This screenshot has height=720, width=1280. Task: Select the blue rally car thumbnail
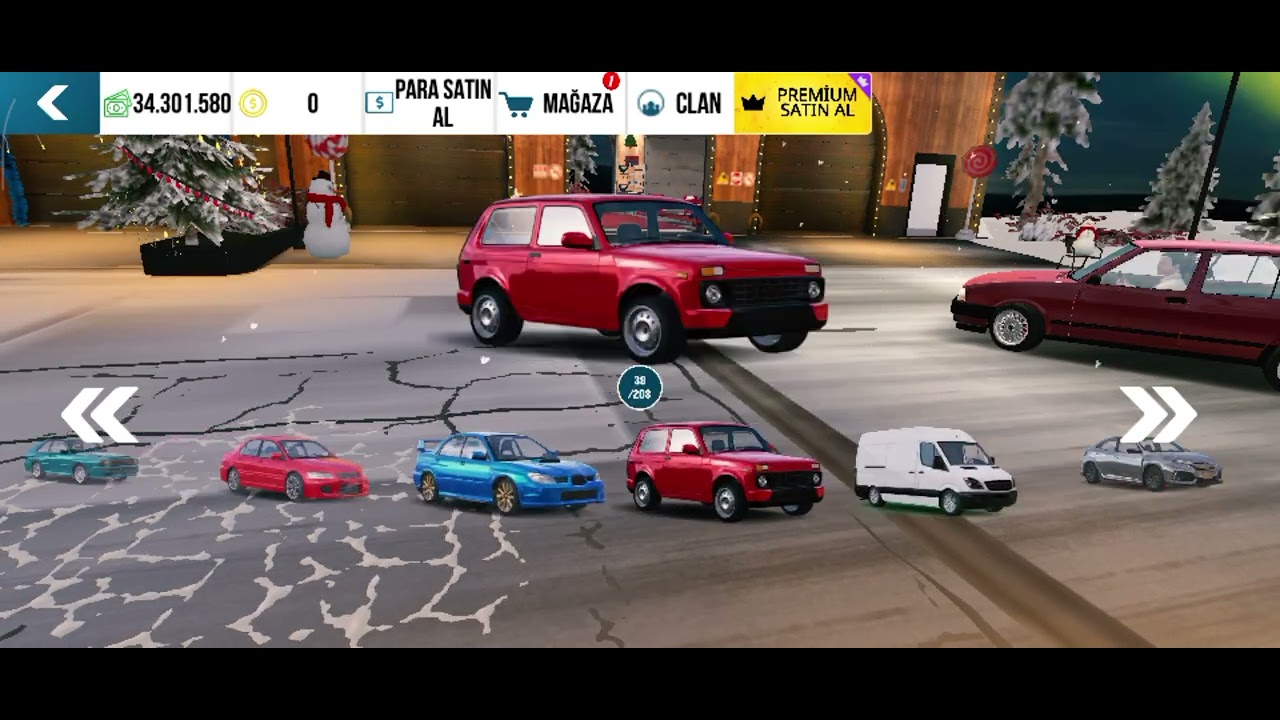(x=509, y=472)
